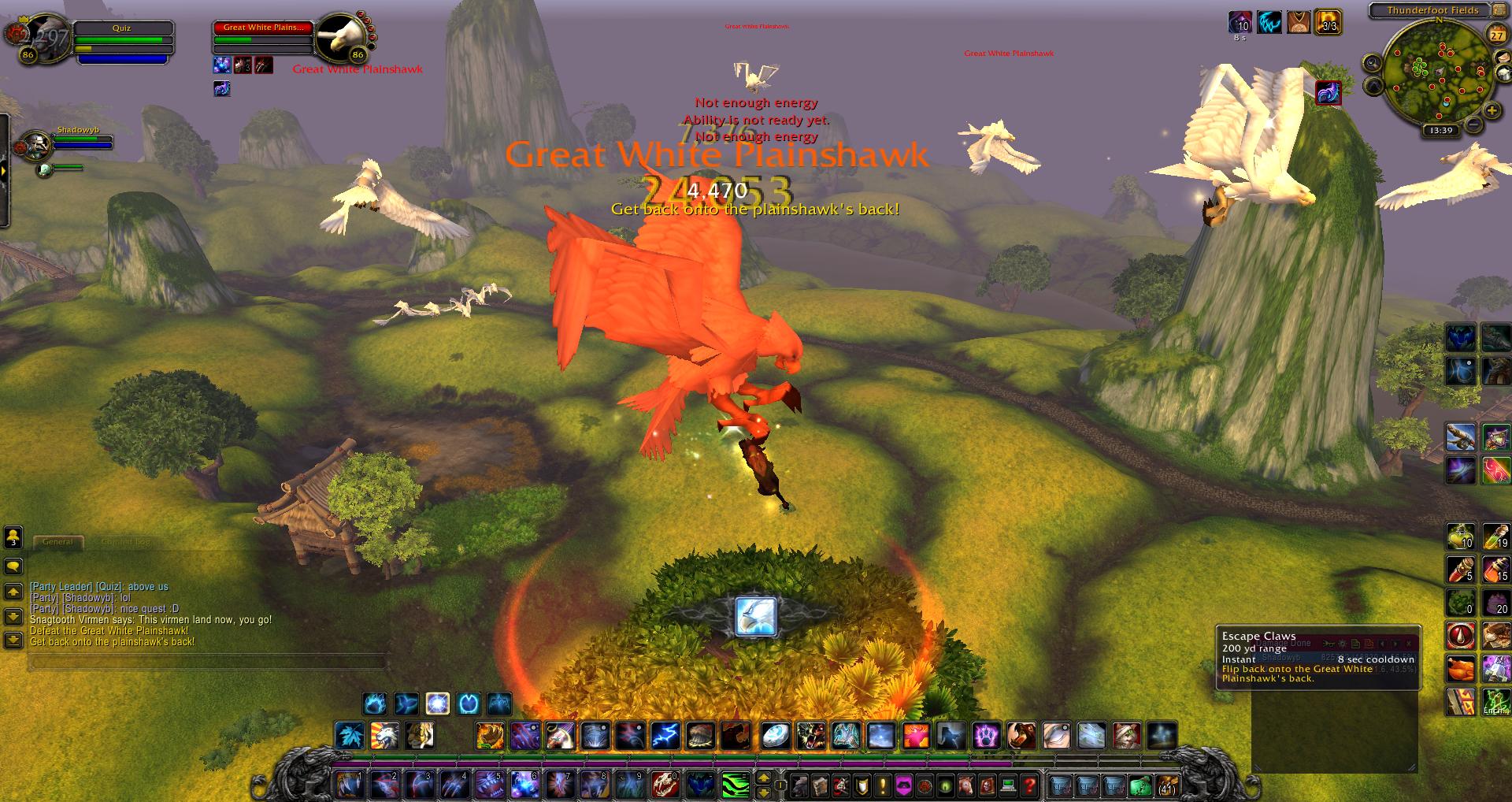Activate the Escape Claws hawk ability button
The height and width of the screenshot is (802, 1512).
coord(756,617)
